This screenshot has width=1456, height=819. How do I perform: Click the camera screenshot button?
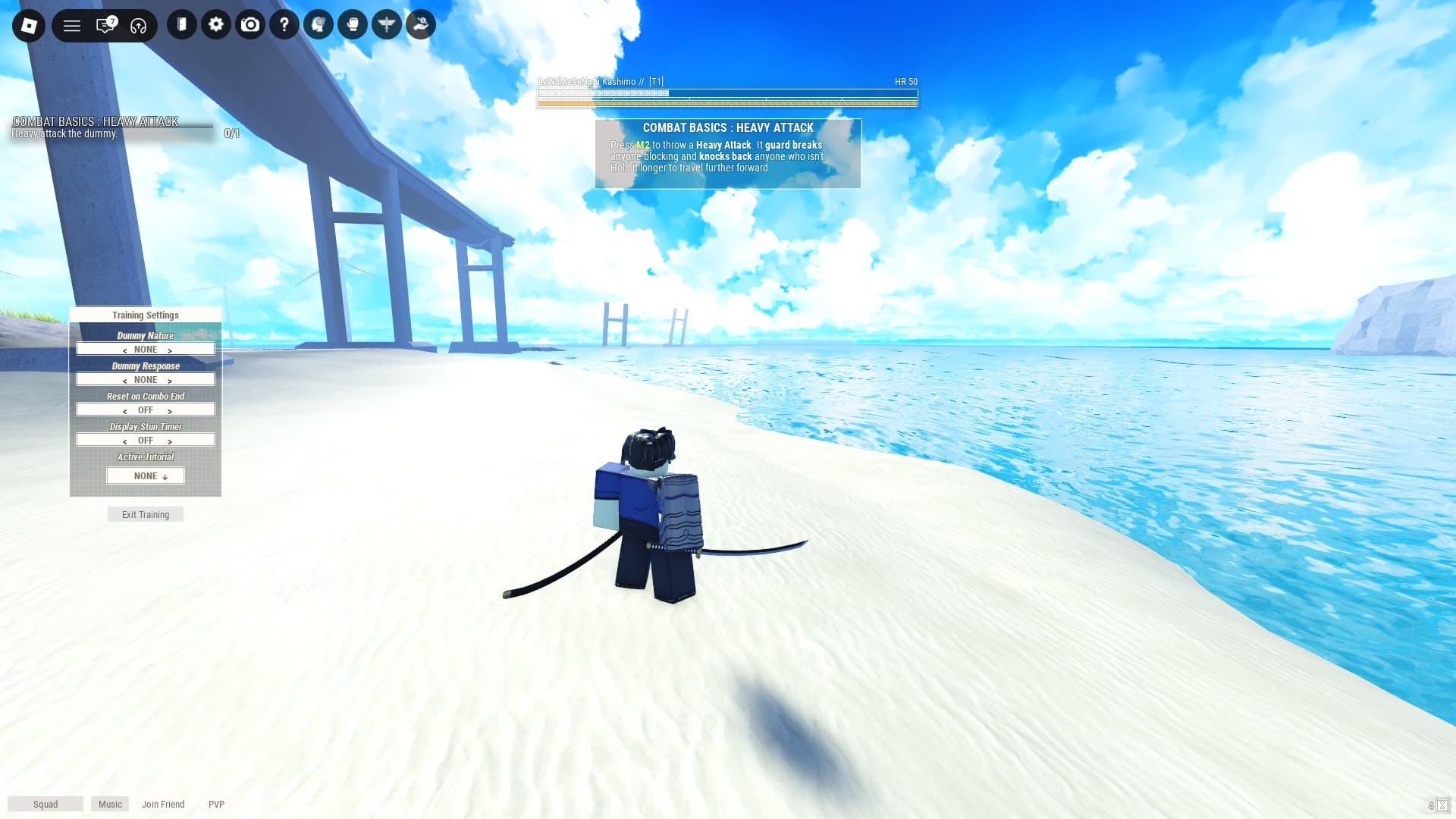[250, 25]
